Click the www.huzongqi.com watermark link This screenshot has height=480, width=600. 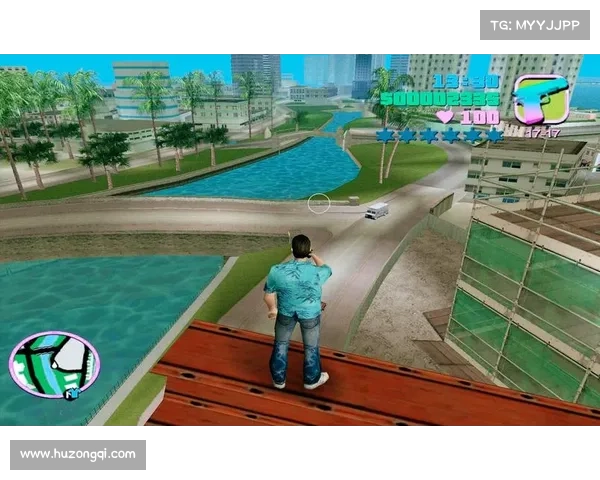[x=78, y=454]
